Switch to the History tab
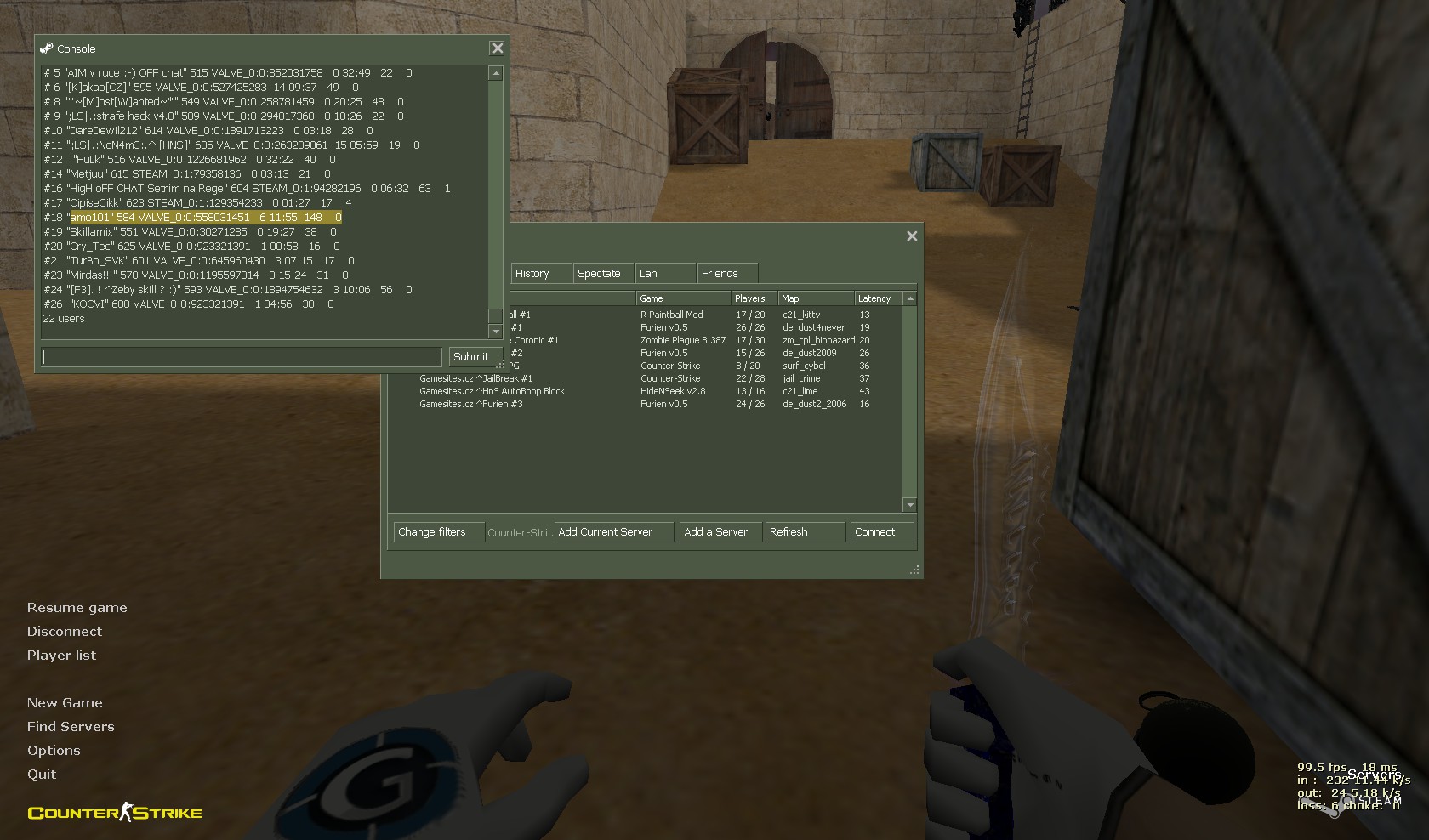The height and width of the screenshot is (840, 1429). [532, 274]
